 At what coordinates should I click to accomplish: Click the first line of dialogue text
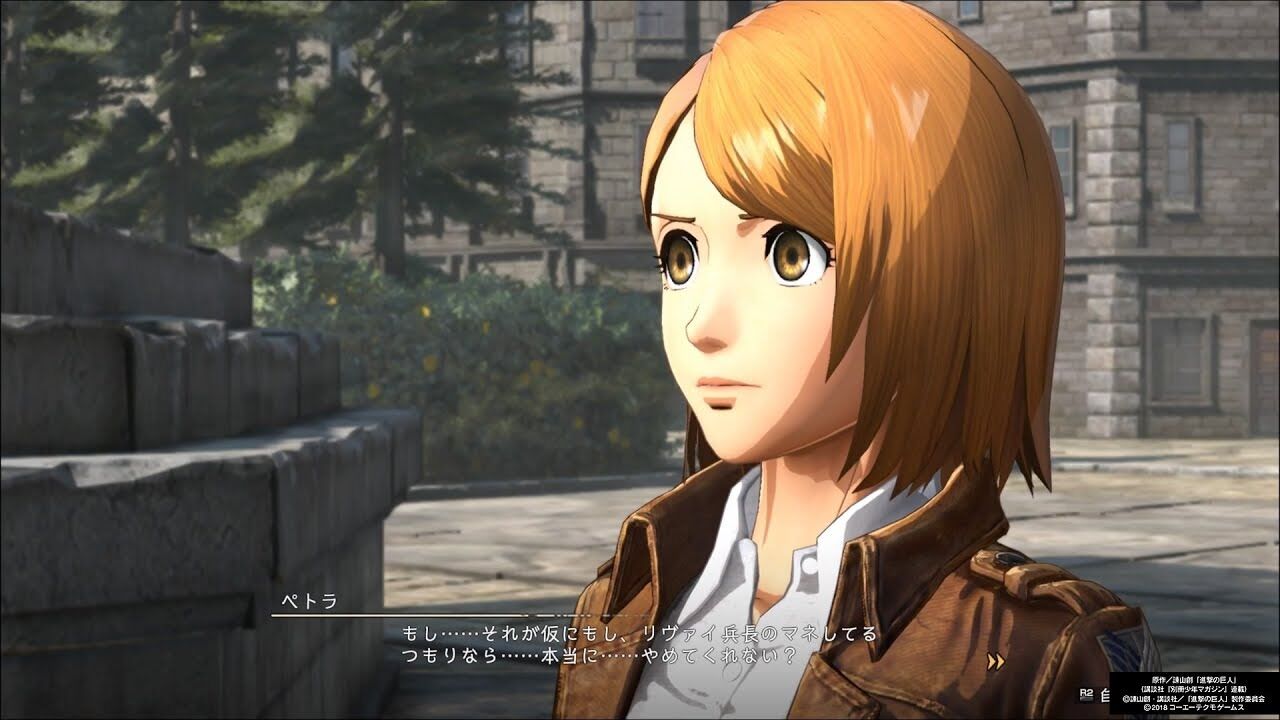pos(640,631)
